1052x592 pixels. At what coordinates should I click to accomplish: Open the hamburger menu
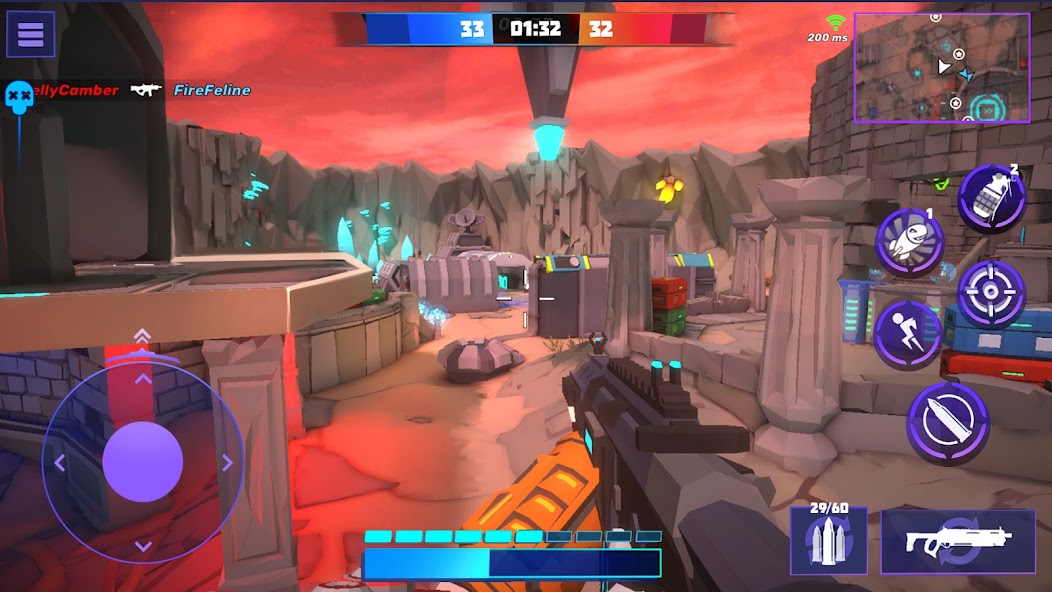pyautogui.click(x=30, y=34)
